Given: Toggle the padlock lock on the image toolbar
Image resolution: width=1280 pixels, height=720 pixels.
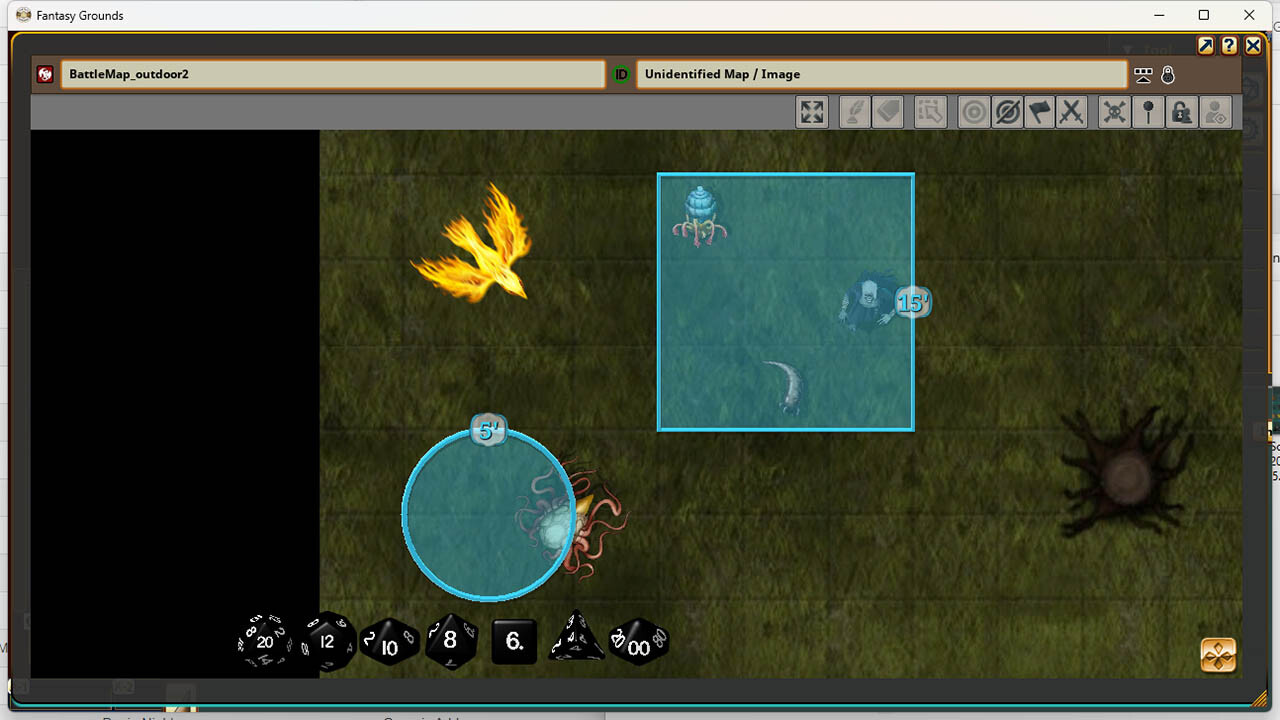Looking at the screenshot, I should click(x=1181, y=112).
